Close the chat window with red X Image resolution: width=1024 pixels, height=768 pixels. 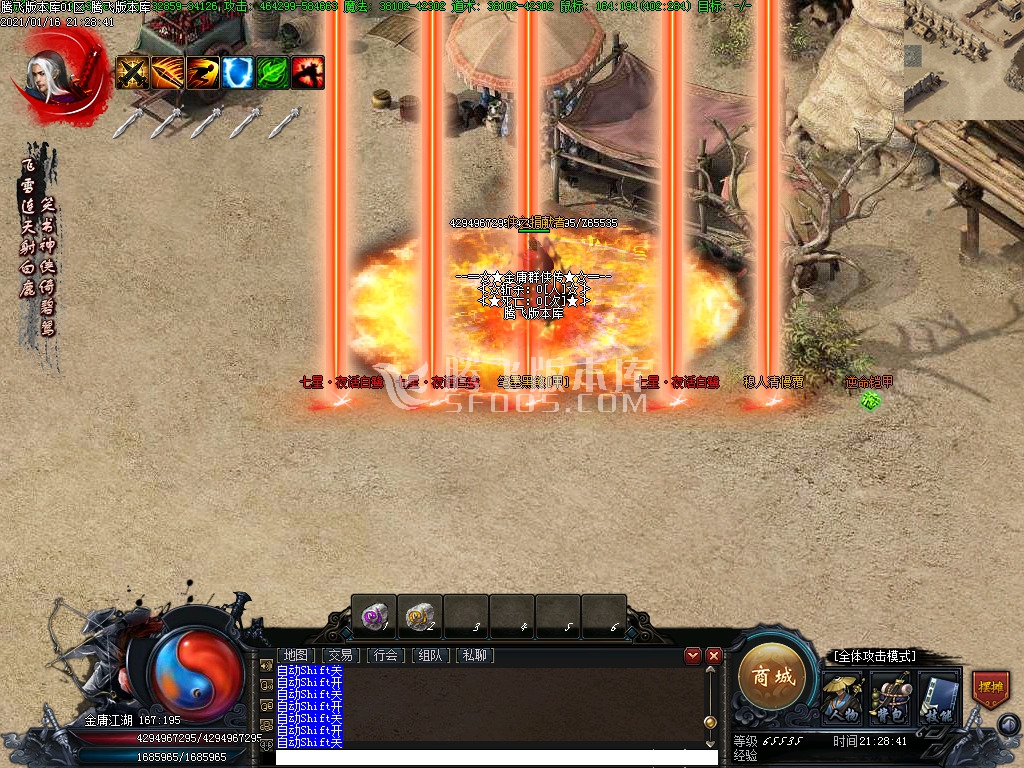click(714, 656)
